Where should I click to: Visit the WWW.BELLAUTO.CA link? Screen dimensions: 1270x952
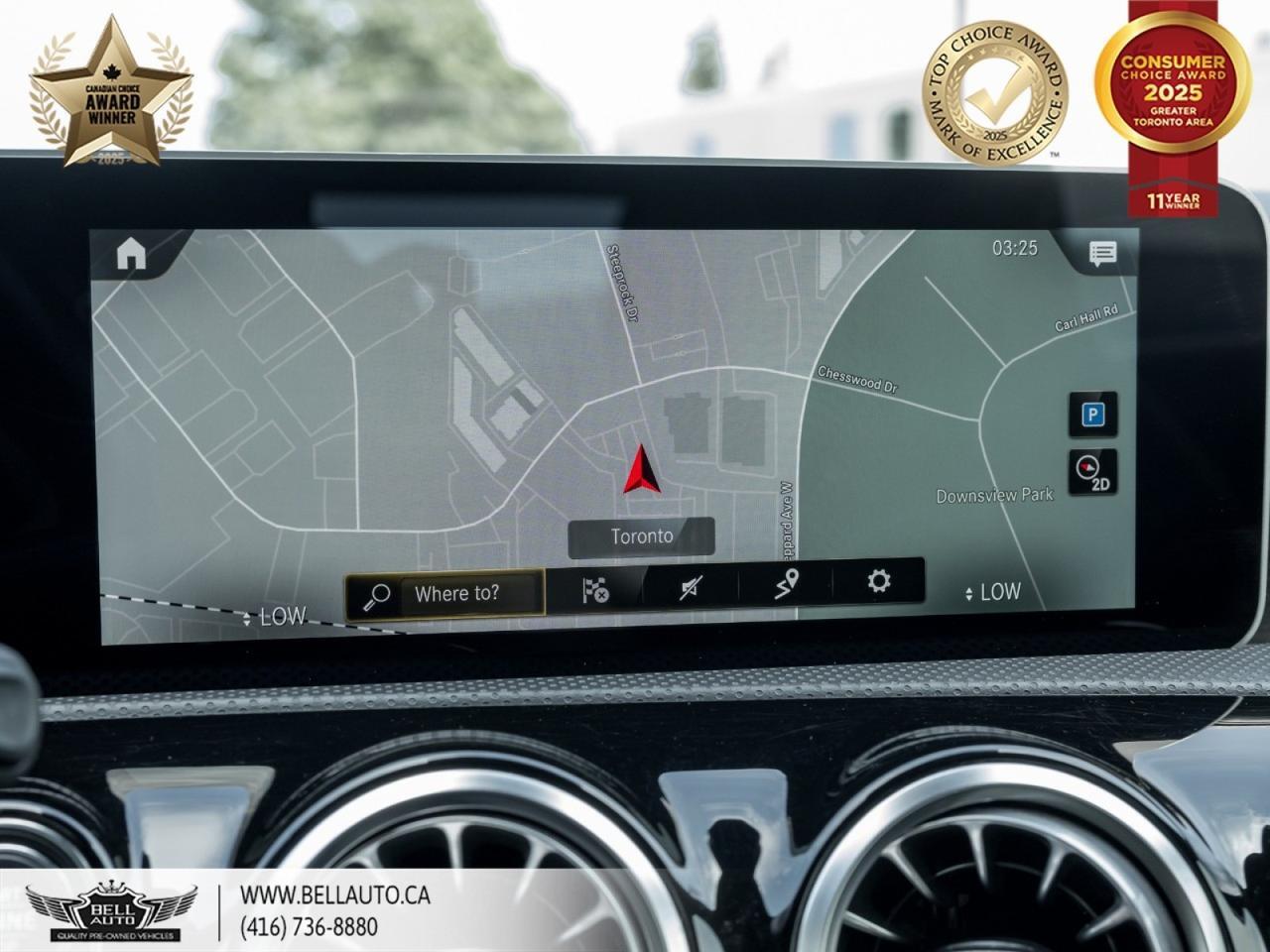click(x=336, y=893)
